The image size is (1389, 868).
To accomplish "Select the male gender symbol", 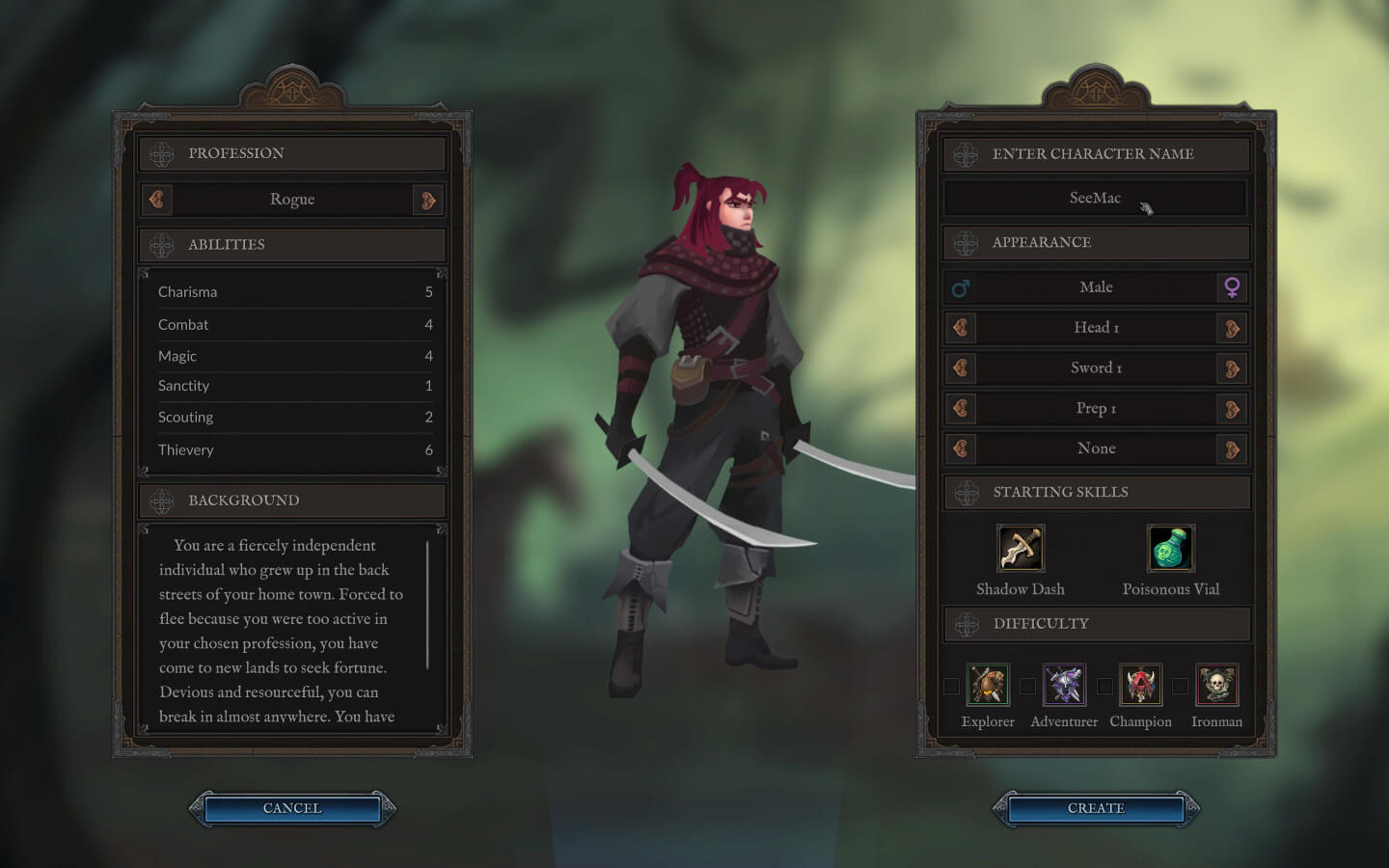I will [x=961, y=287].
